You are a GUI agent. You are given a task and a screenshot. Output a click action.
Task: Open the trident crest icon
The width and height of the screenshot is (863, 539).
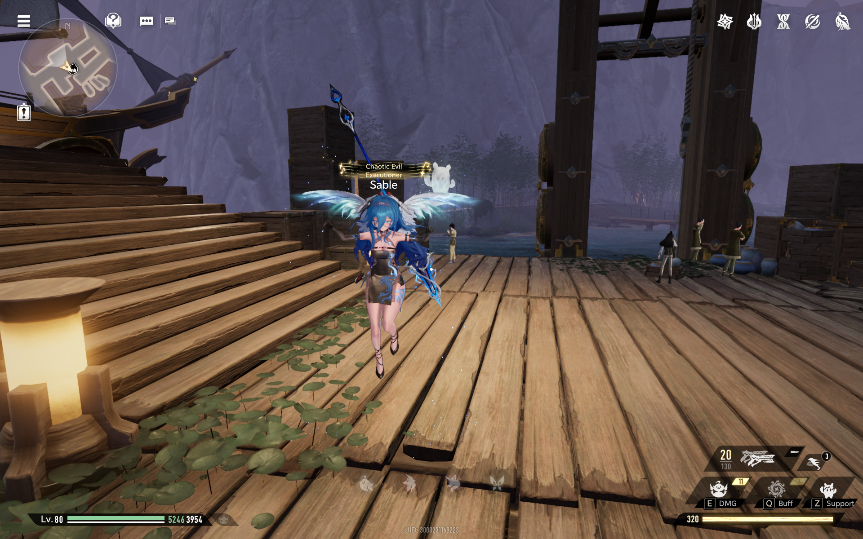coord(754,21)
